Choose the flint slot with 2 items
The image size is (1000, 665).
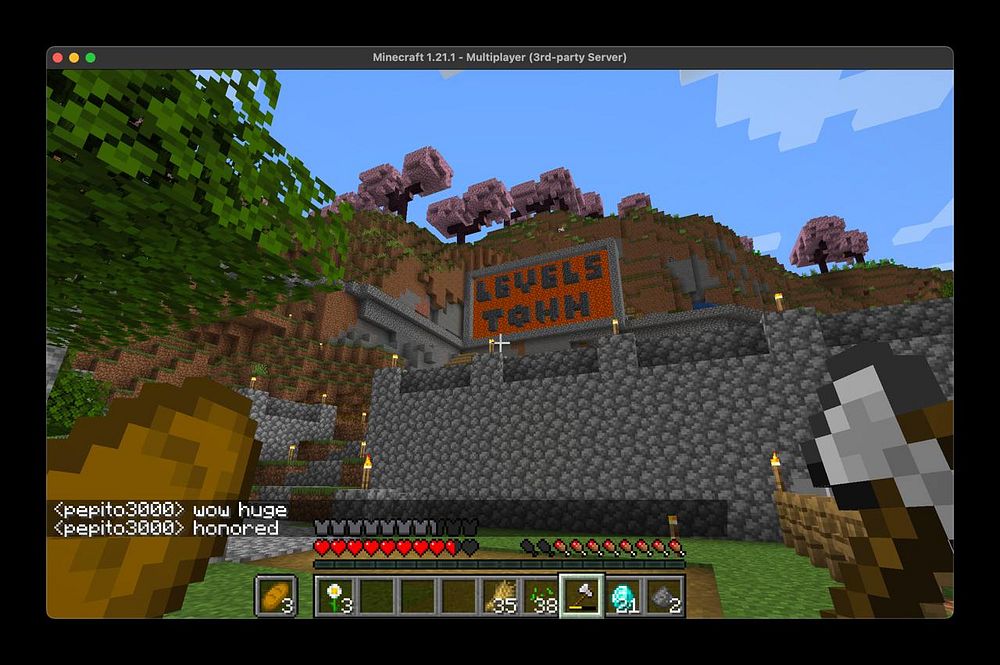[664, 597]
